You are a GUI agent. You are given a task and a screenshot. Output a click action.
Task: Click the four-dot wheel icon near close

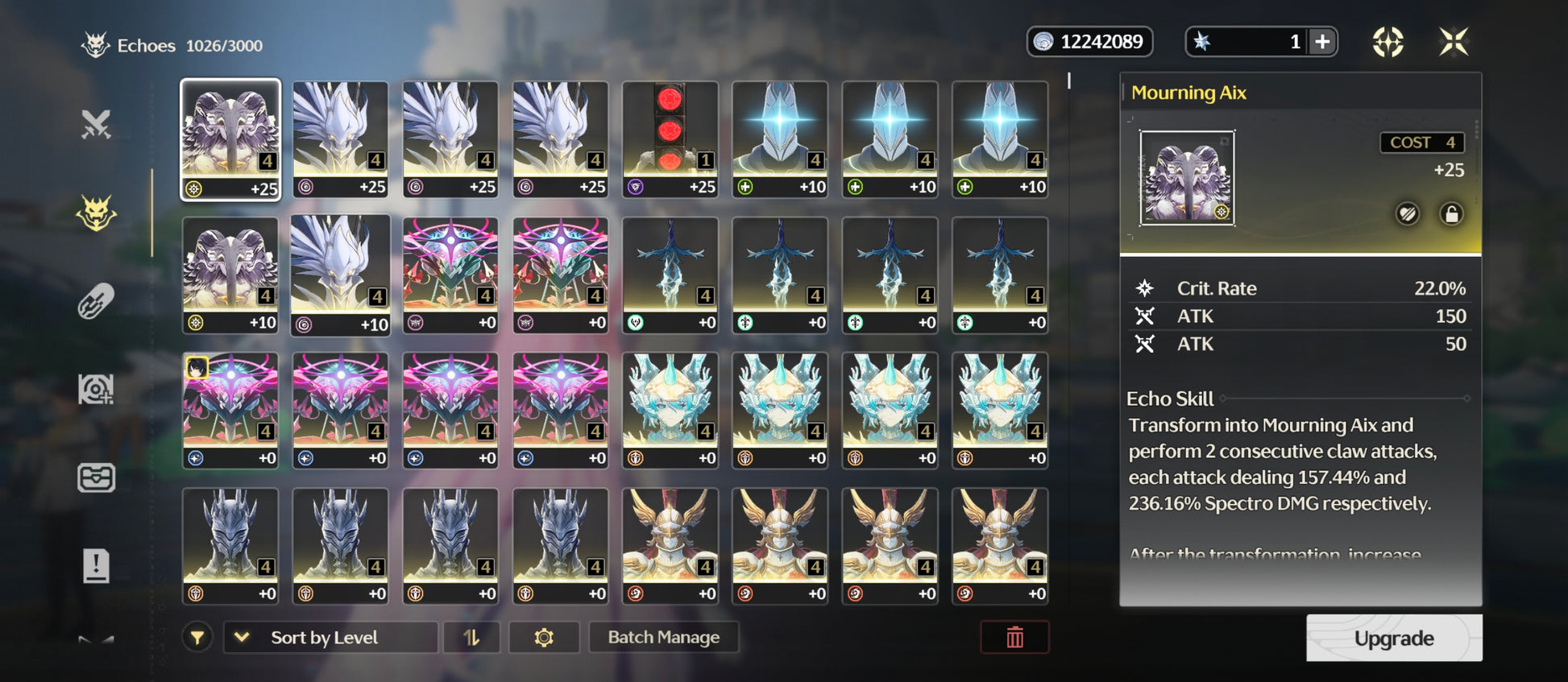pos(1388,42)
